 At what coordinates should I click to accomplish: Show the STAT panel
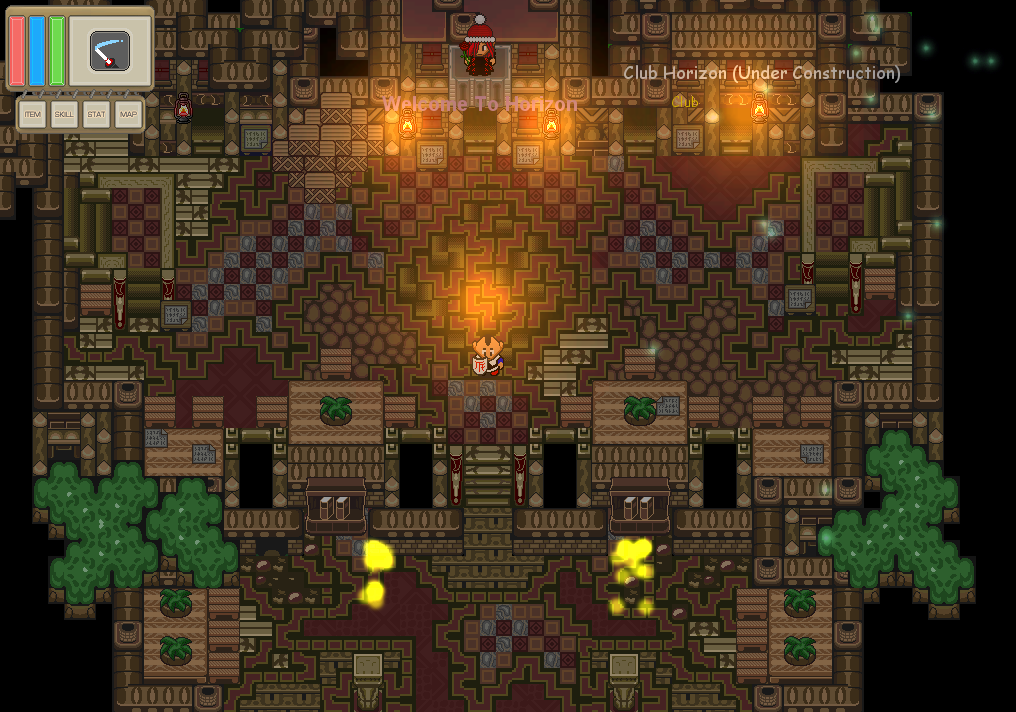96,114
